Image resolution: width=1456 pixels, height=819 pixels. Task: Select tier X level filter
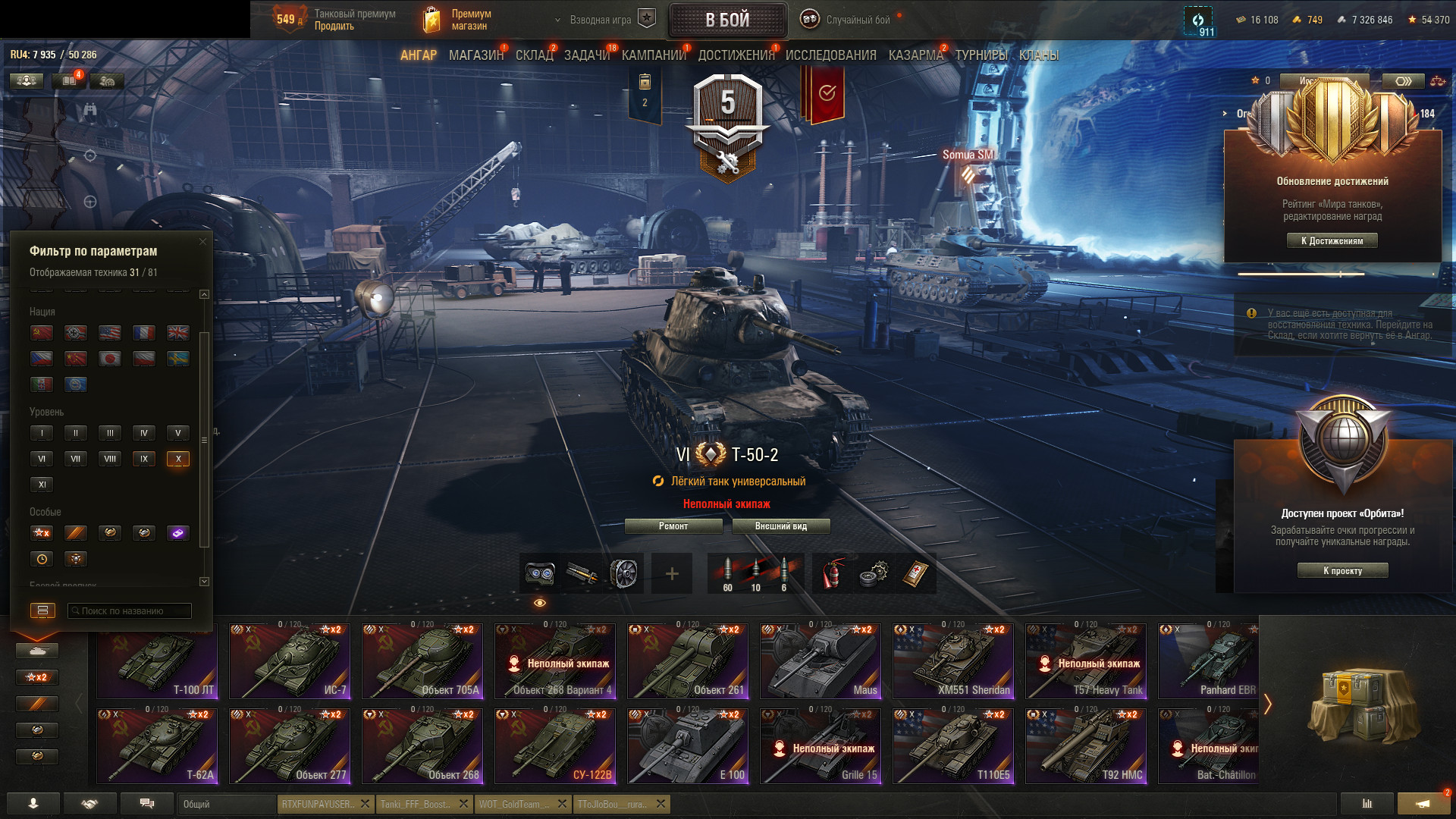(178, 459)
